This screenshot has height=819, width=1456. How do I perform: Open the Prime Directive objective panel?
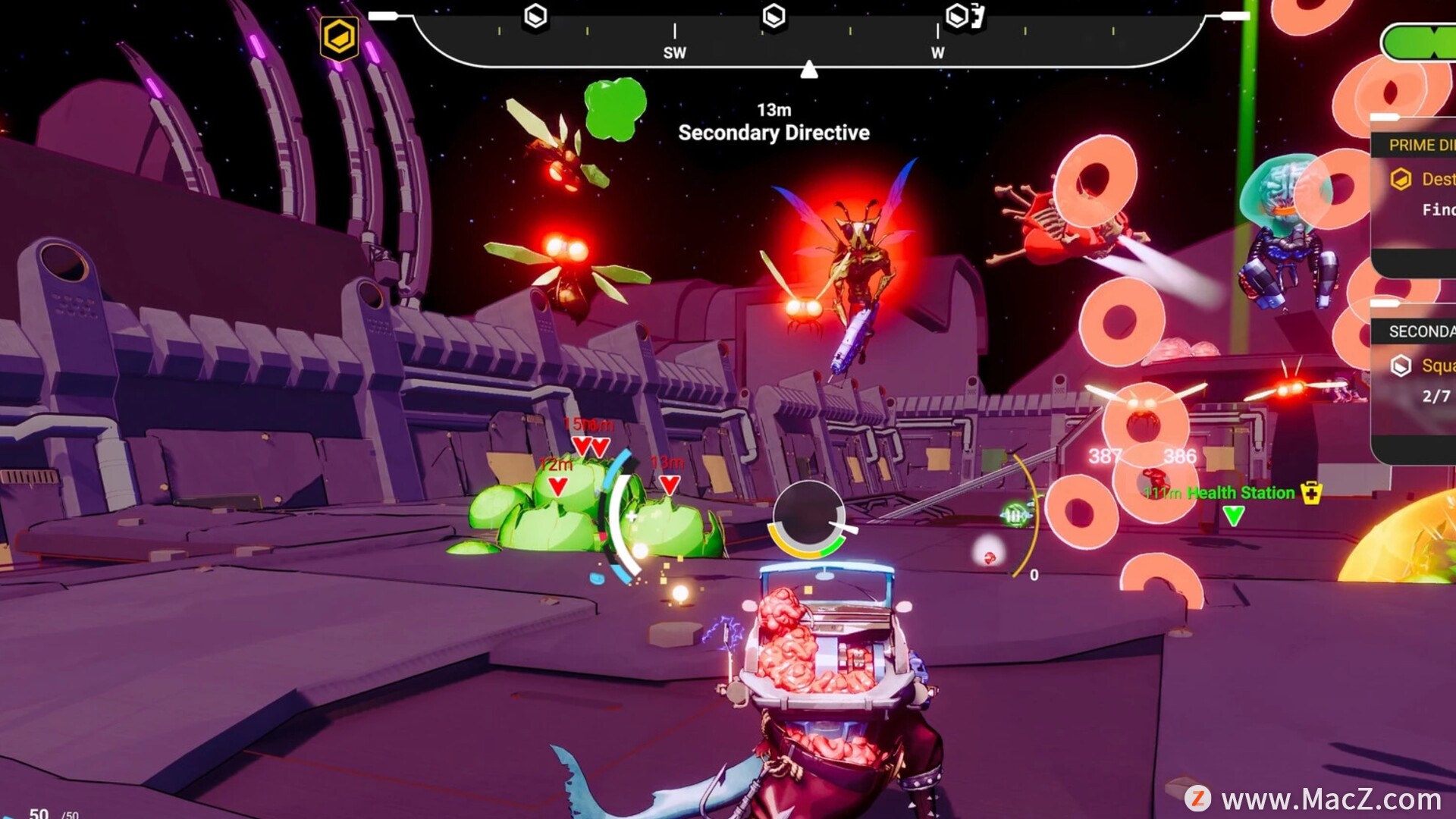click(x=1420, y=145)
